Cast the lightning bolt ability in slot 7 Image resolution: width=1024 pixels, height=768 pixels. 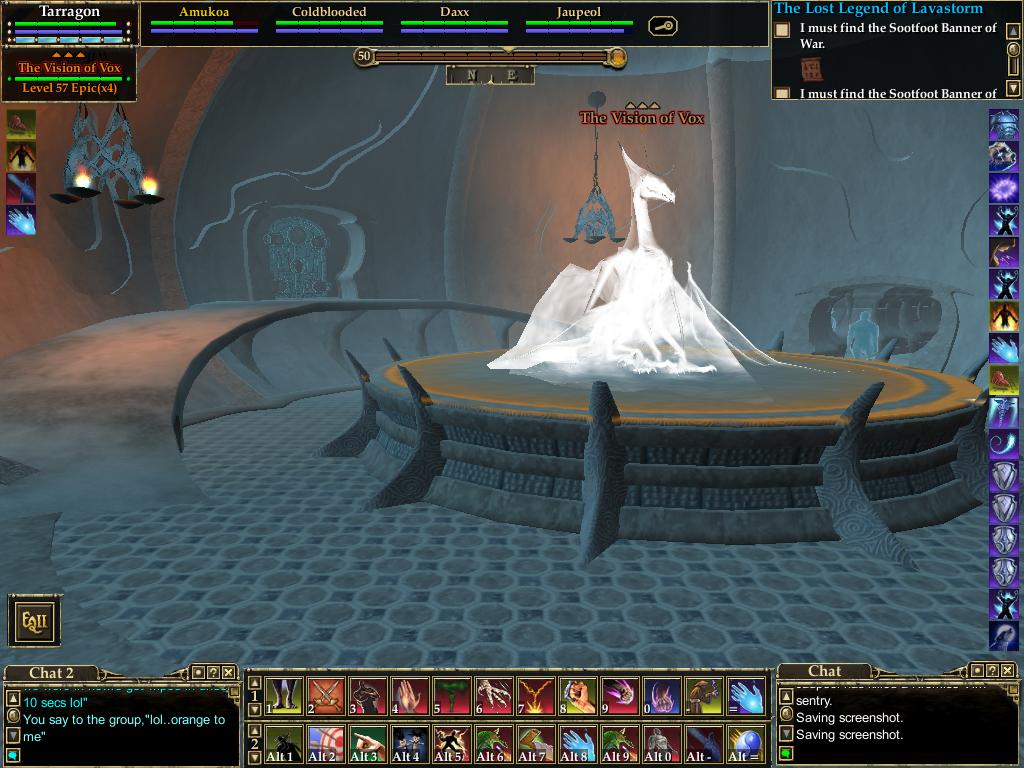[x=536, y=696]
